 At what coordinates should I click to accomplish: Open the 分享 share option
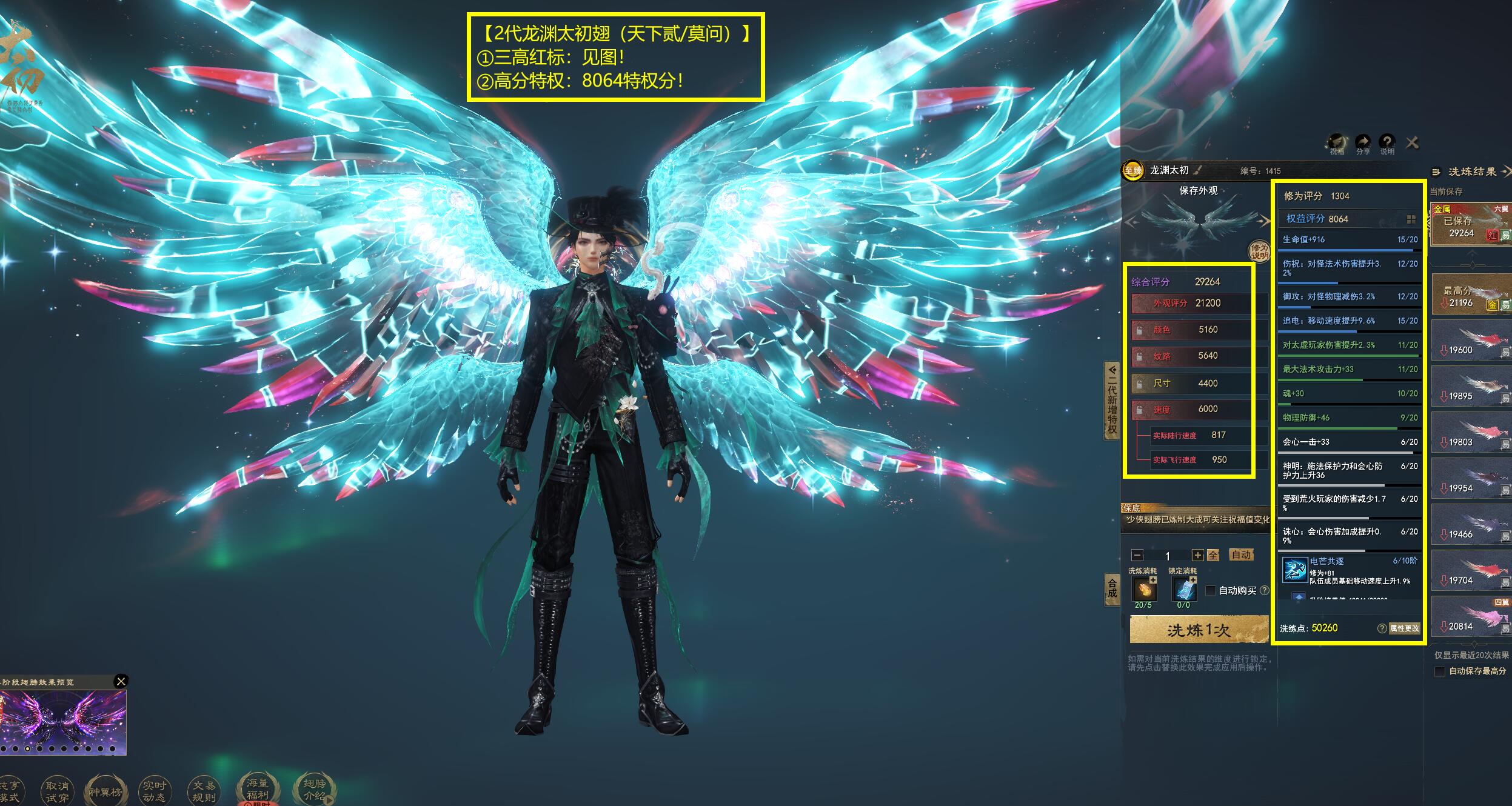point(1363,143)
